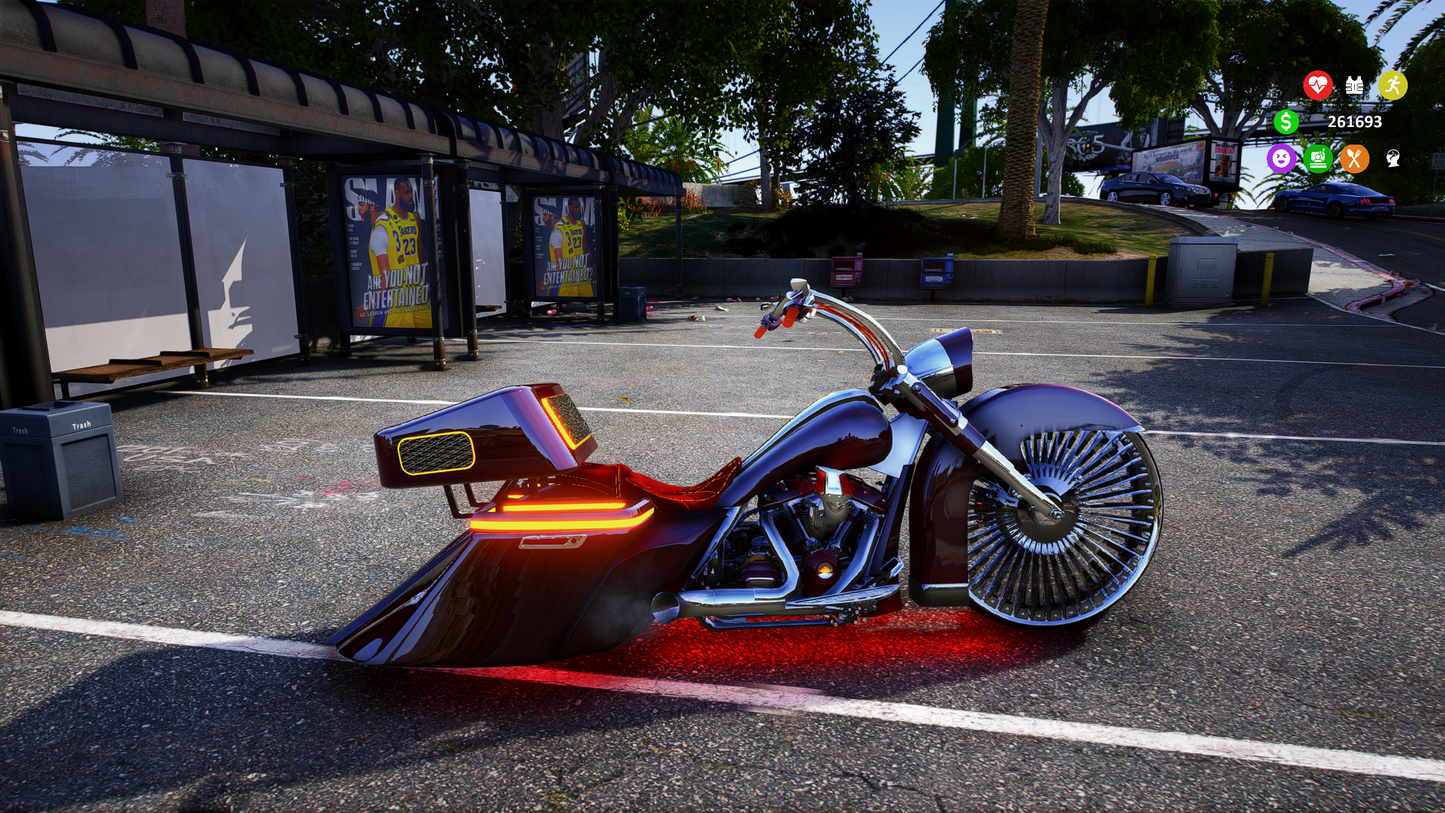Click the orange hunger utensils icon

pyautogui.click(x=1355, y=160)
